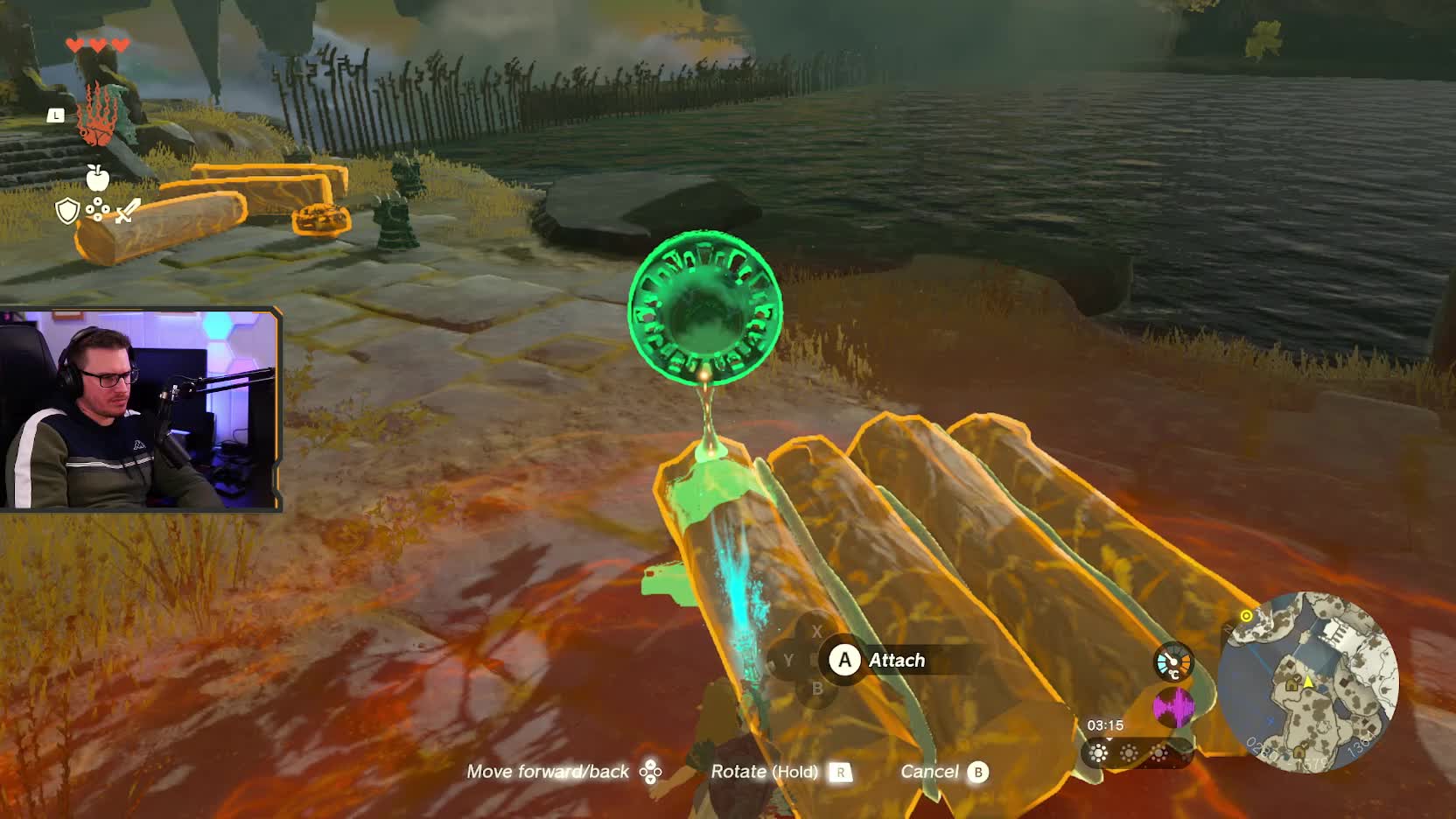Click the streamer webcam overlay
This screenshot has width=1456, height=819.
140,409
